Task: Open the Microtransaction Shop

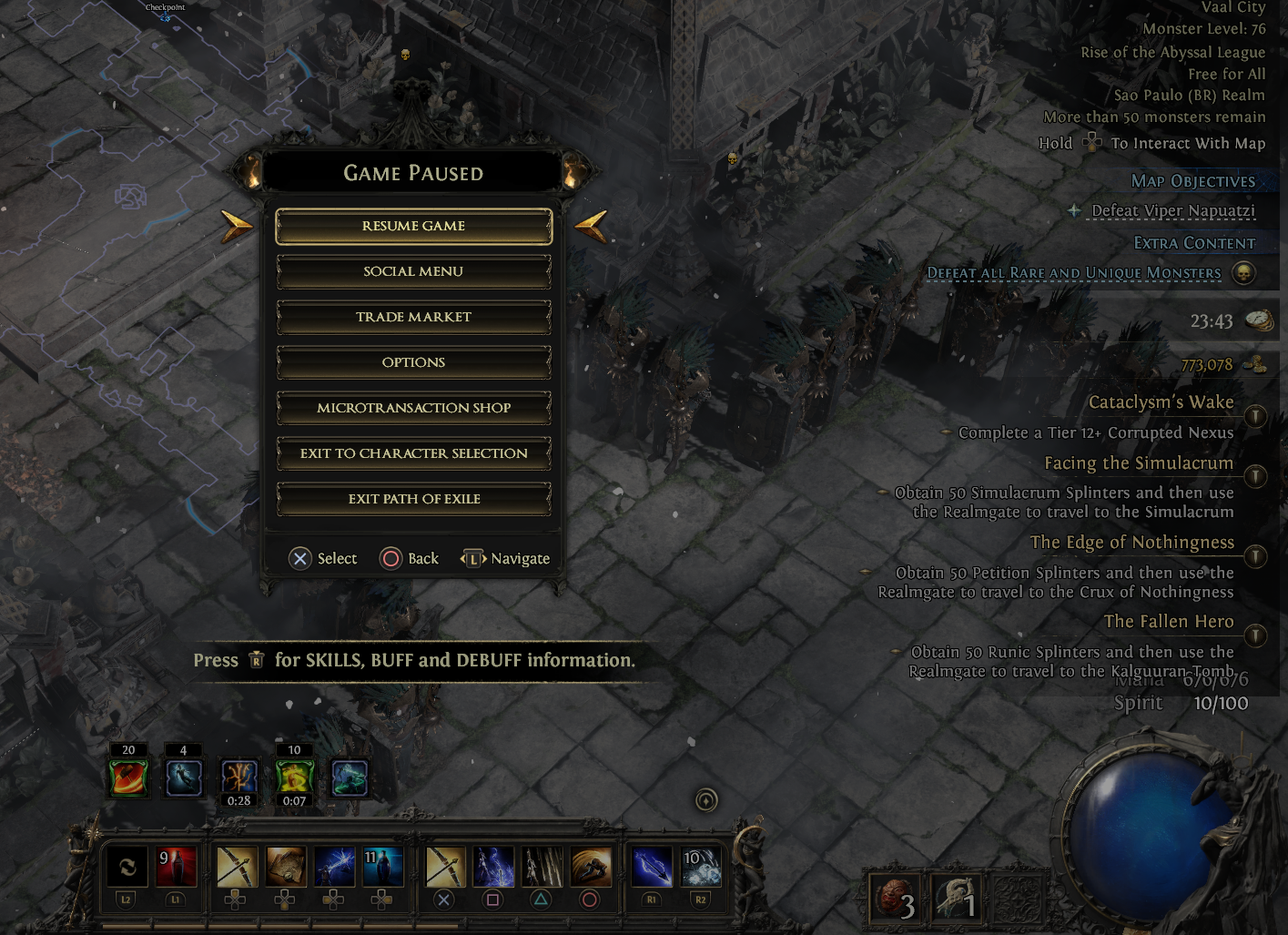Action: (413, 408)
